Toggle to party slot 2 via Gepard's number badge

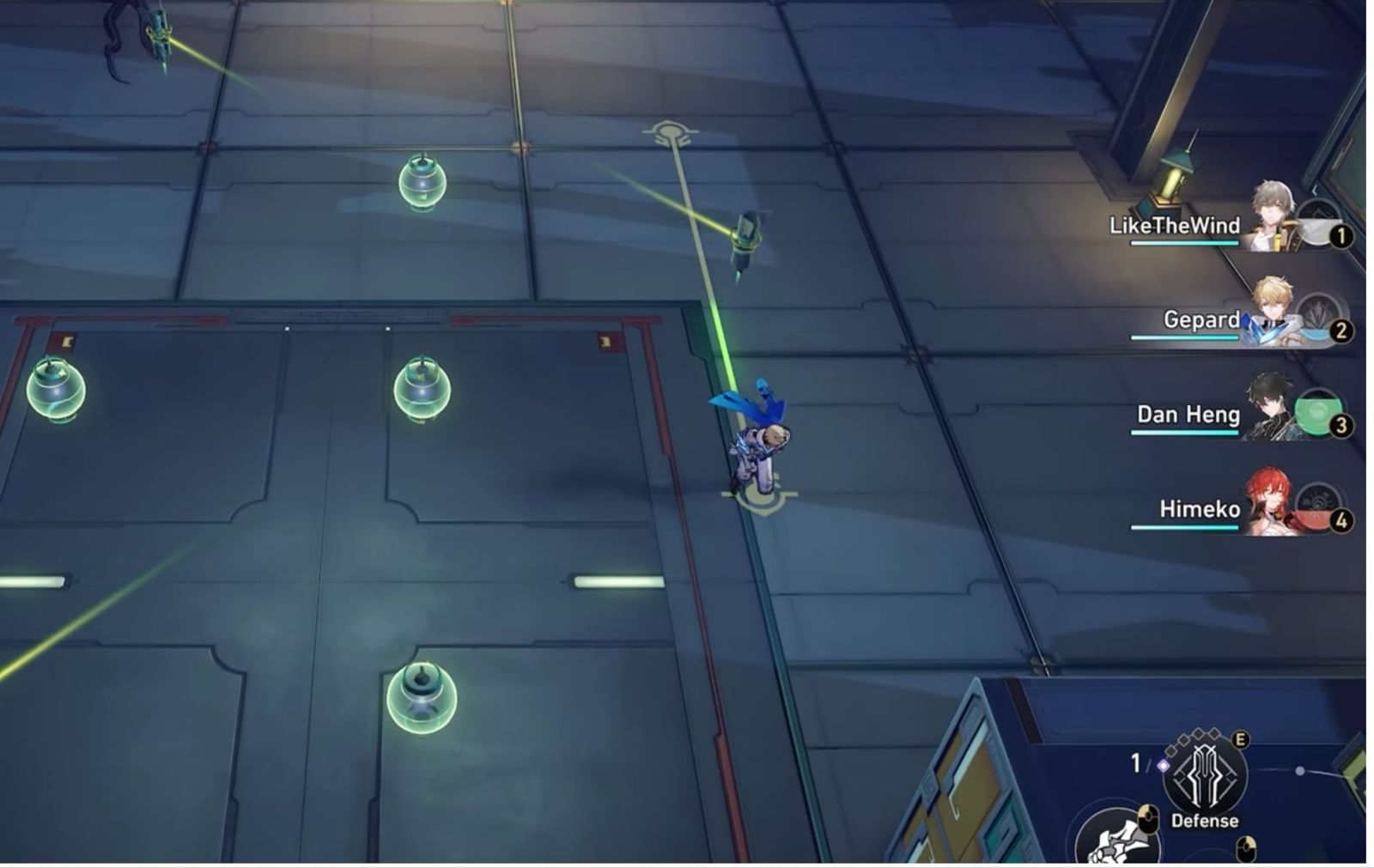pyautogui.click(x=1341, y=330)
